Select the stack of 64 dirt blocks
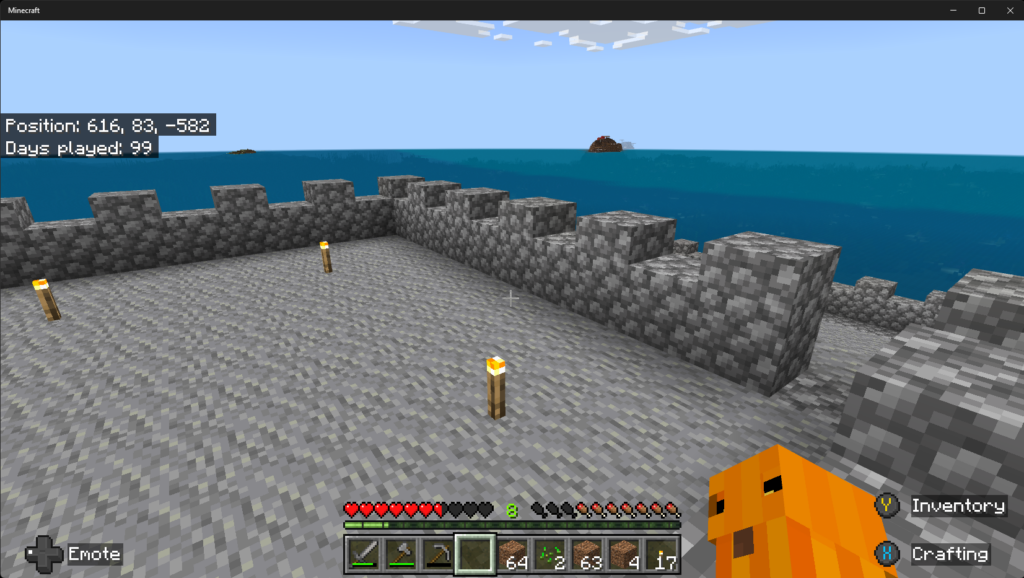Viewport: 1024px width, 578px height. pos(512,553)
